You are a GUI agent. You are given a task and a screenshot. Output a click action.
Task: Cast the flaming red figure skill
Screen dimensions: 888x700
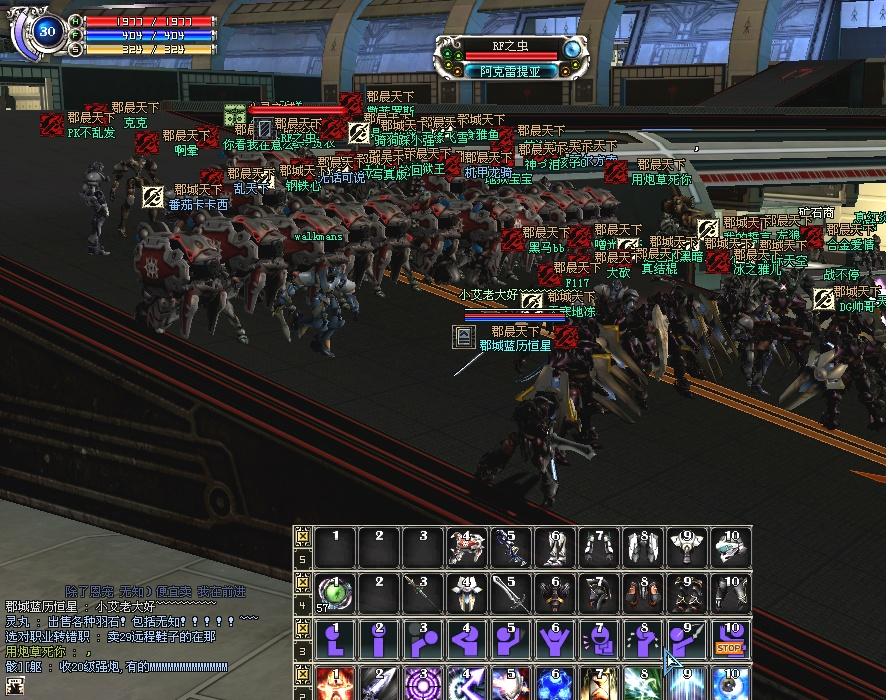tap(336, 684)
